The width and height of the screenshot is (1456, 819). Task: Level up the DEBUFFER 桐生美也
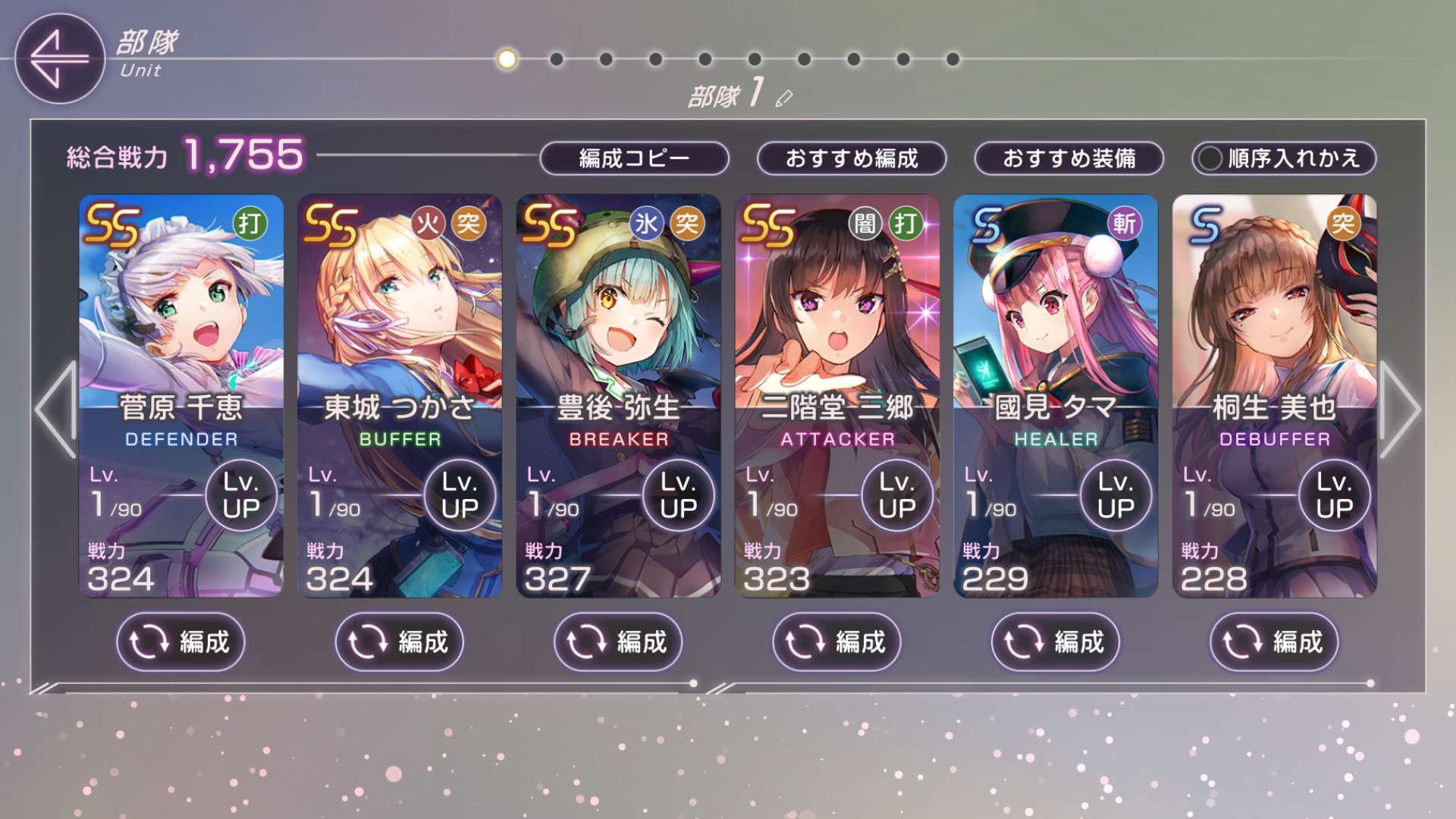point(1334,496)
